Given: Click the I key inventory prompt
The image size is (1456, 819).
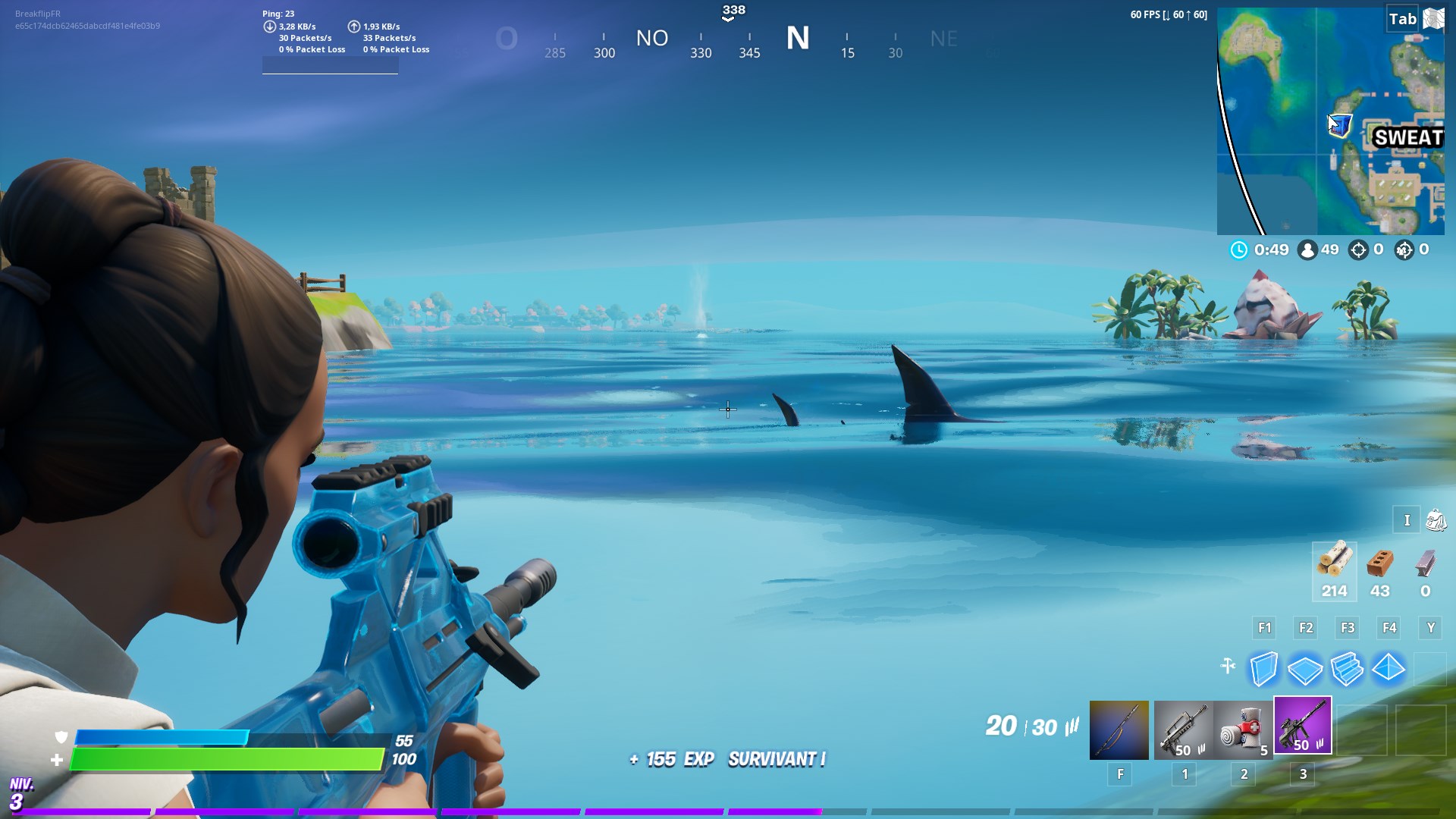Looking at the screenshot, I should (1407, 520).
